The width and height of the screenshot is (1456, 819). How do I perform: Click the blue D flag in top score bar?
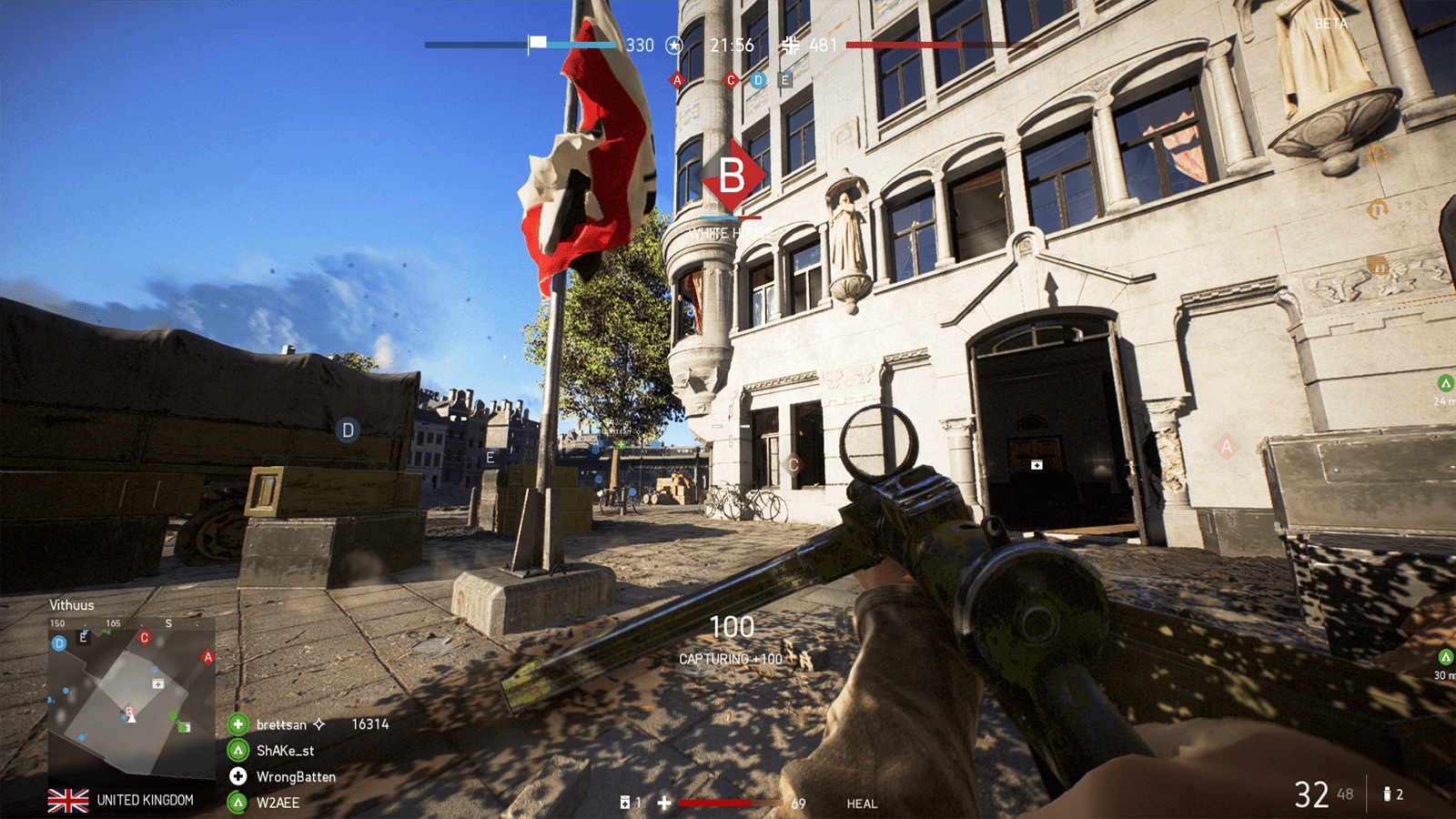coord(758,80)
